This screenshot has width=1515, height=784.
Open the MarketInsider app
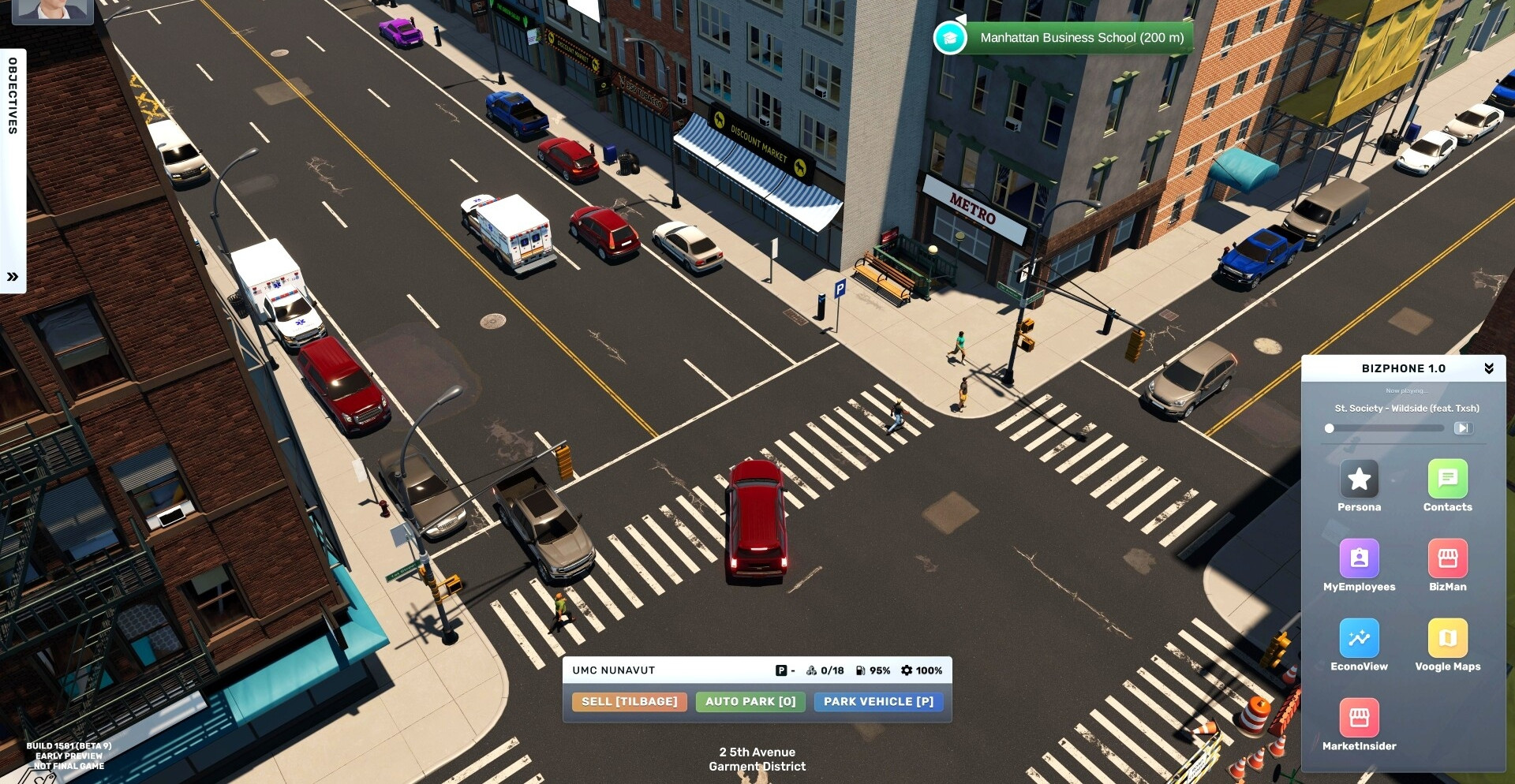point(1359,718)
